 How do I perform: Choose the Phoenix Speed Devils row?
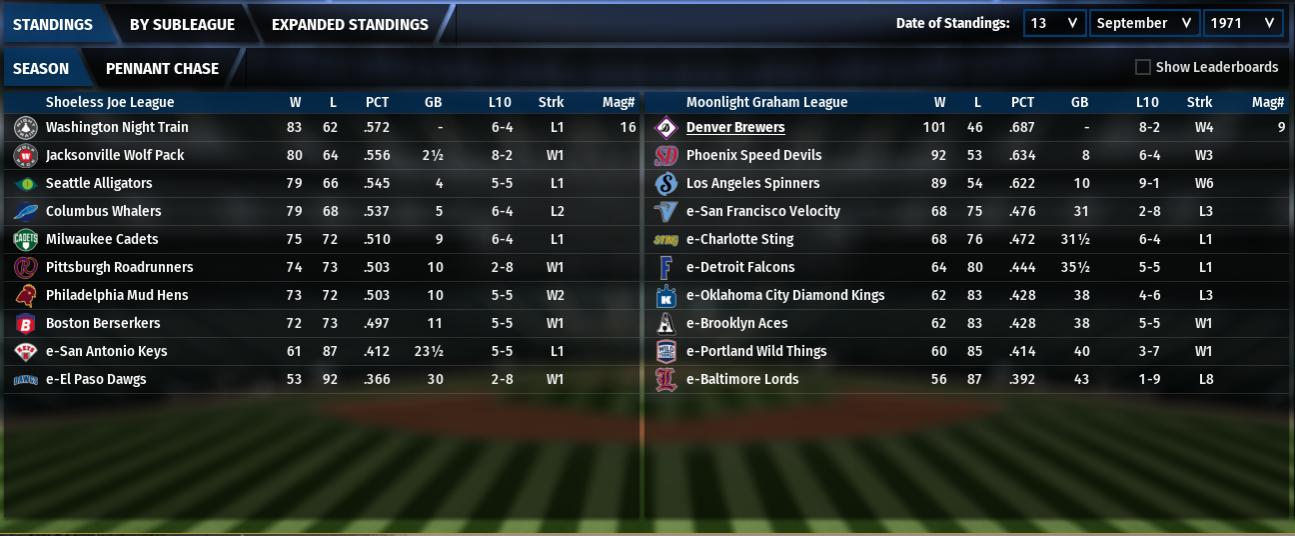753,155
